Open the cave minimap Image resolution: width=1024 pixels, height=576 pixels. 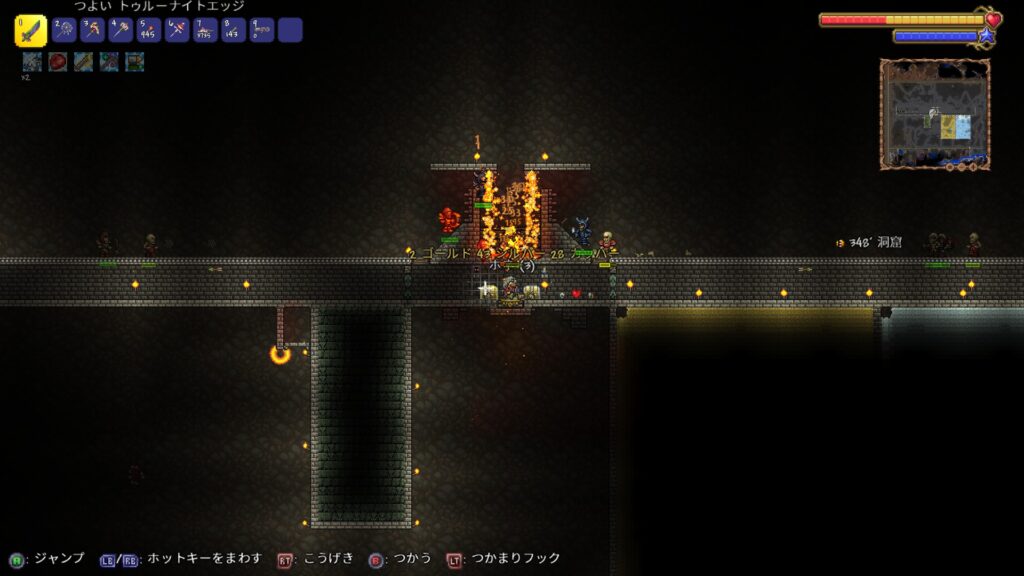click(935, 113)
